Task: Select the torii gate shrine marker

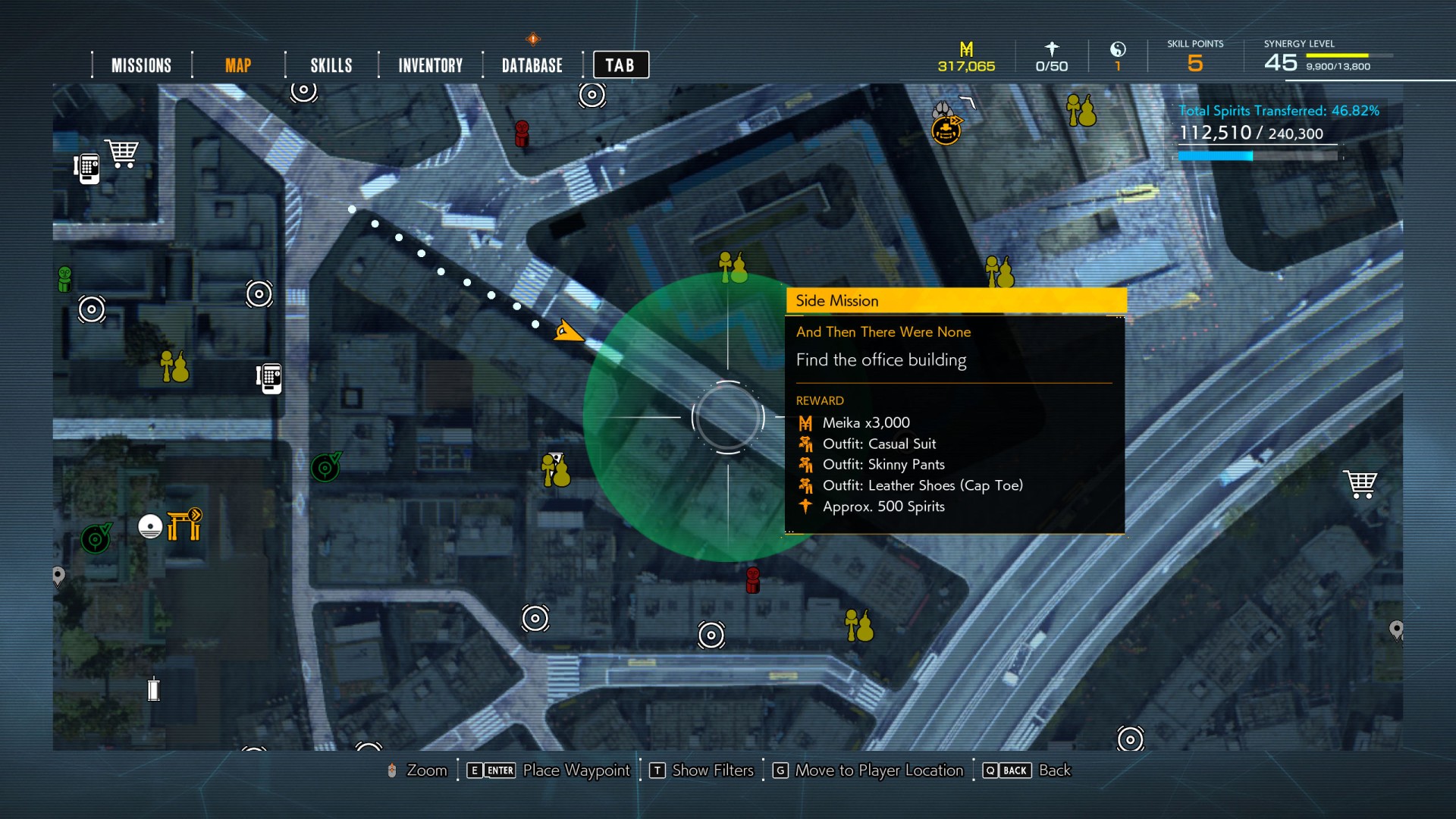Action: 184,524
